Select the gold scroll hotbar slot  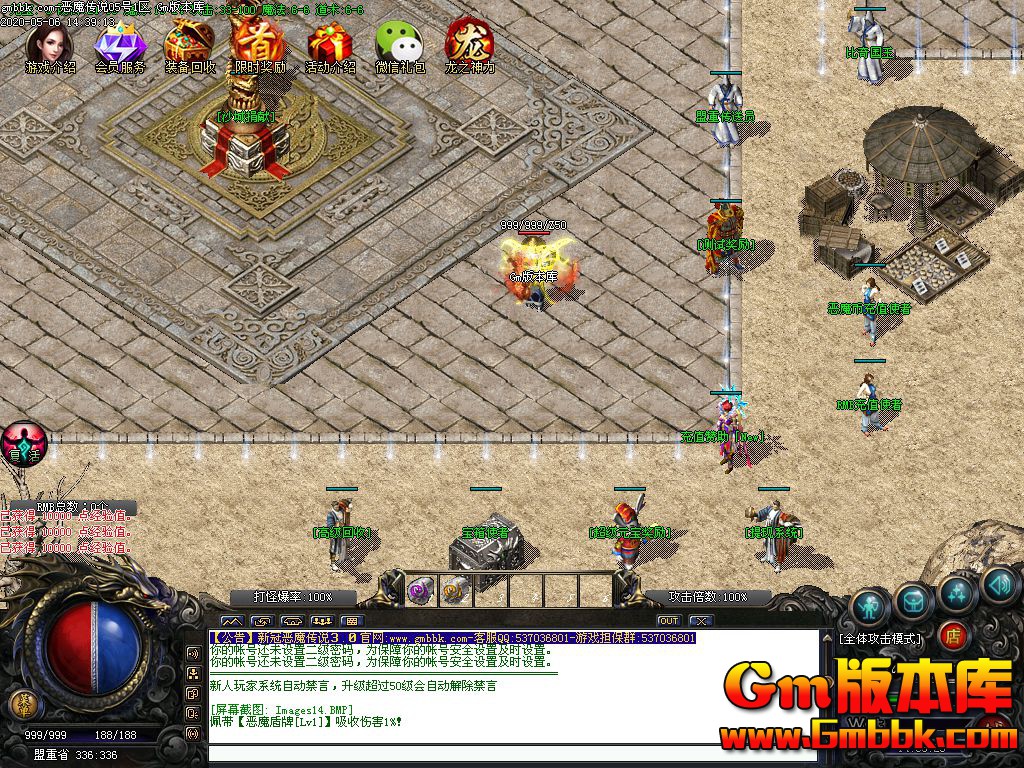point(455,591)
